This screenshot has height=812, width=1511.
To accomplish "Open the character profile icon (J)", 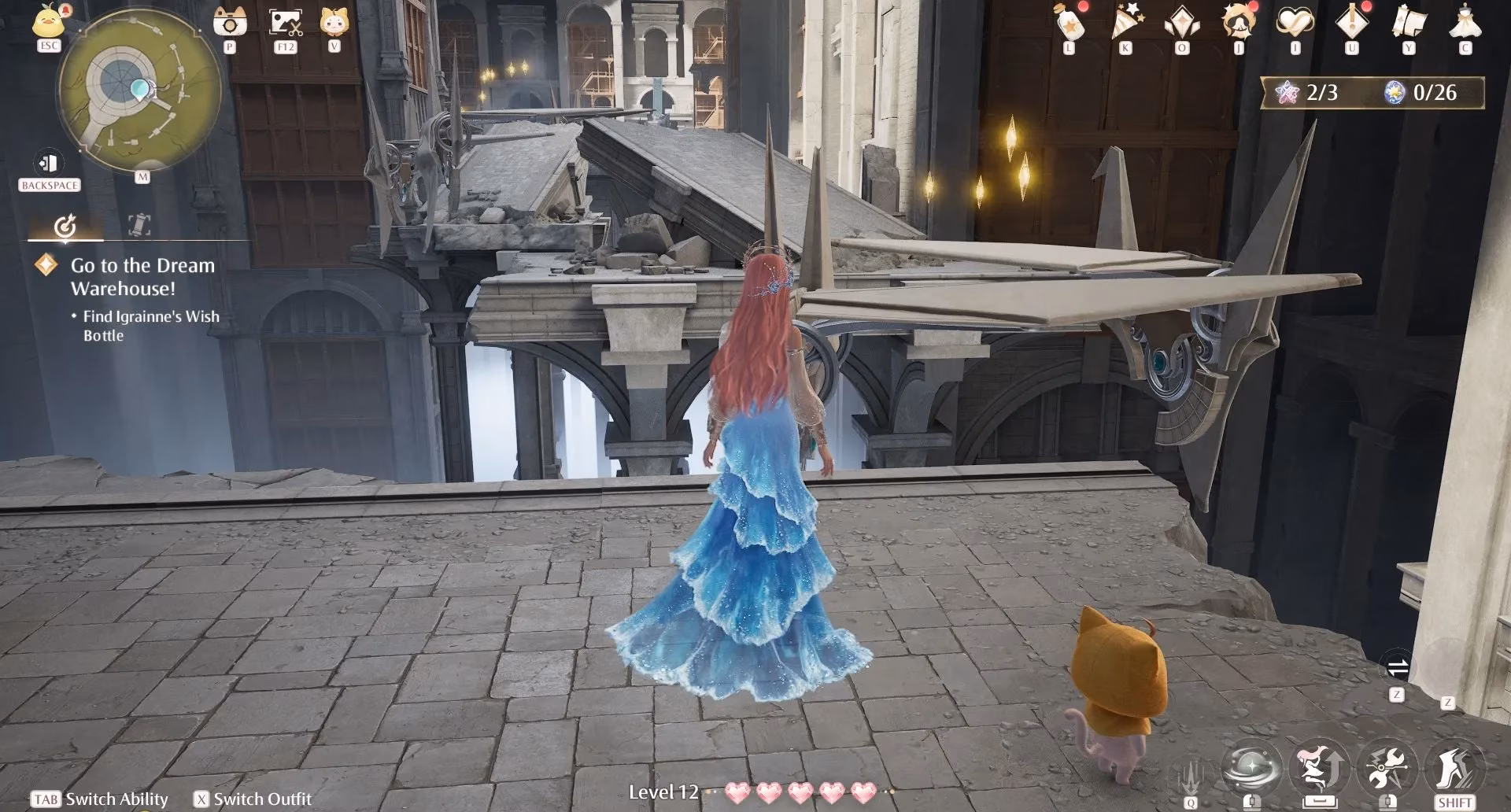I will [1236, 24].
